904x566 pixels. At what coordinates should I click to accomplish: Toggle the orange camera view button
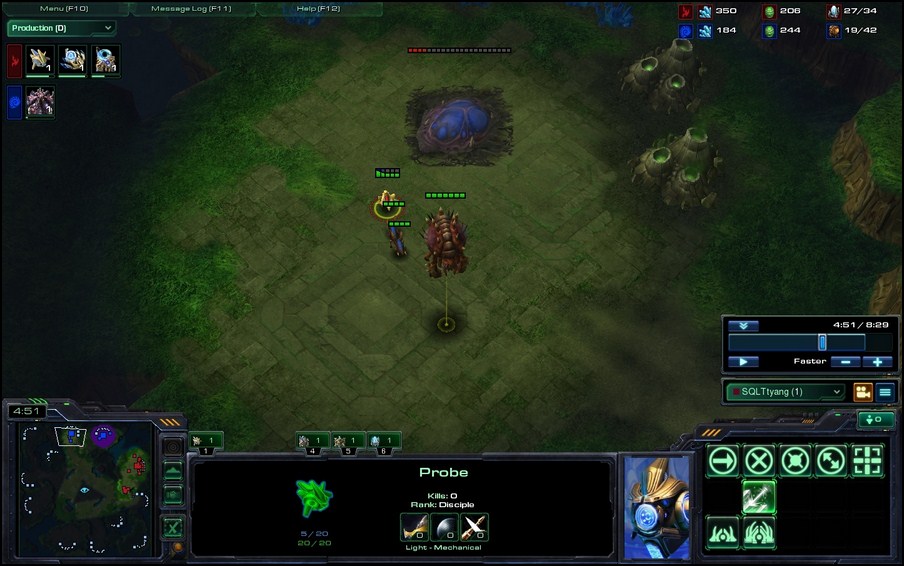pos(861,392)
